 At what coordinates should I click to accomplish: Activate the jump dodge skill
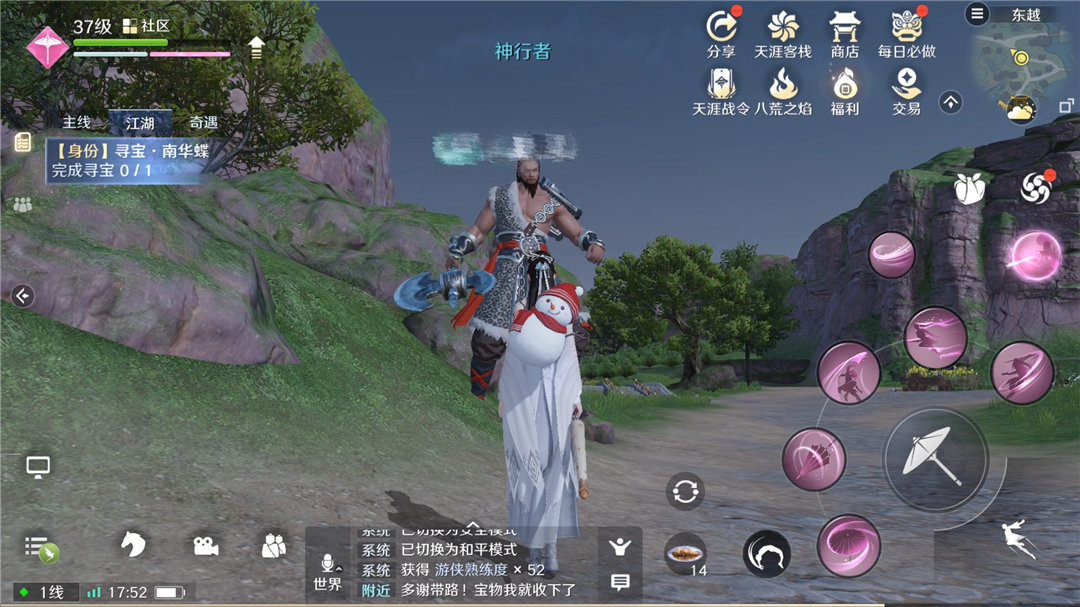point(1020,540)
